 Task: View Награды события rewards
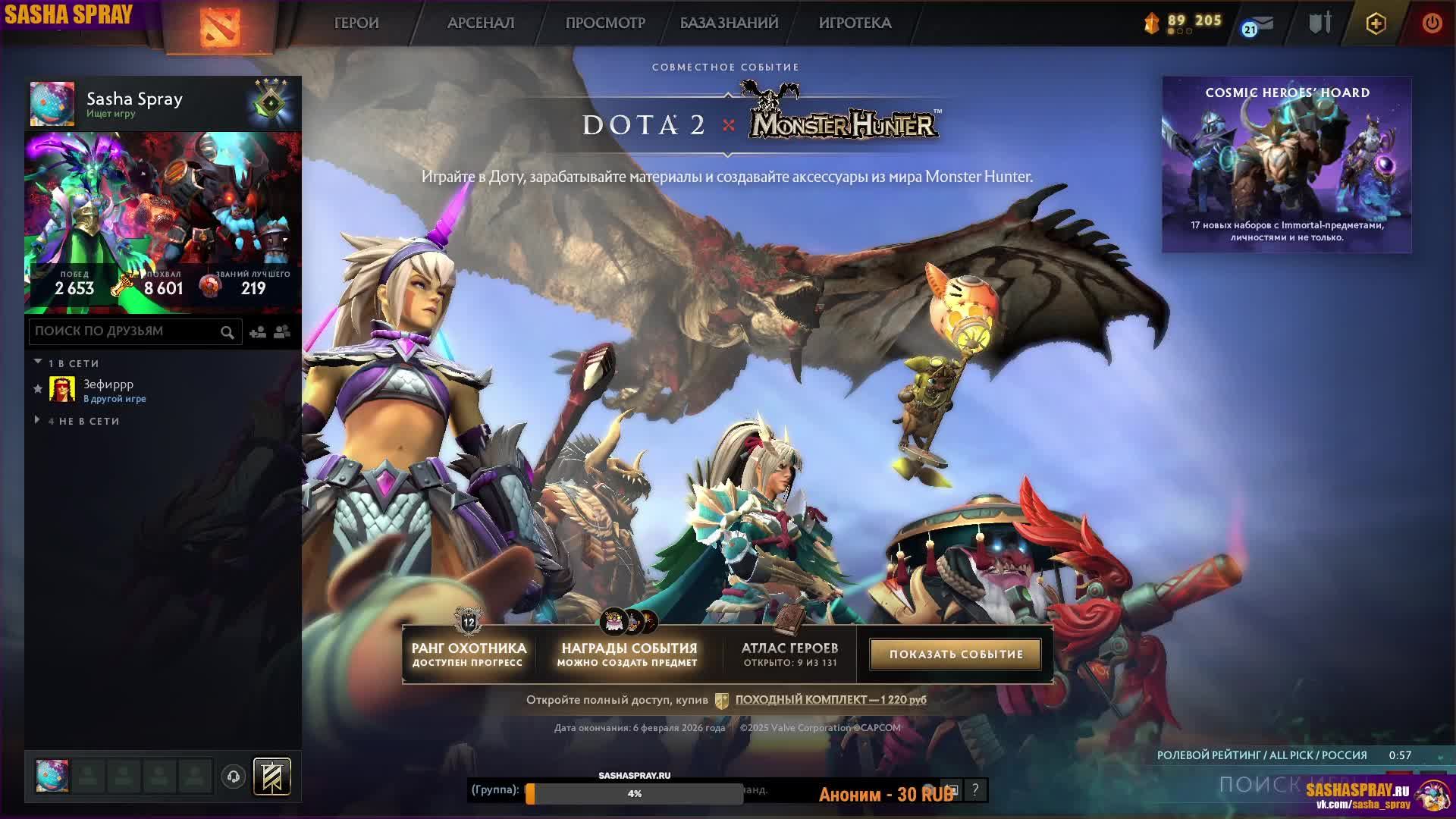click(628, 654)
